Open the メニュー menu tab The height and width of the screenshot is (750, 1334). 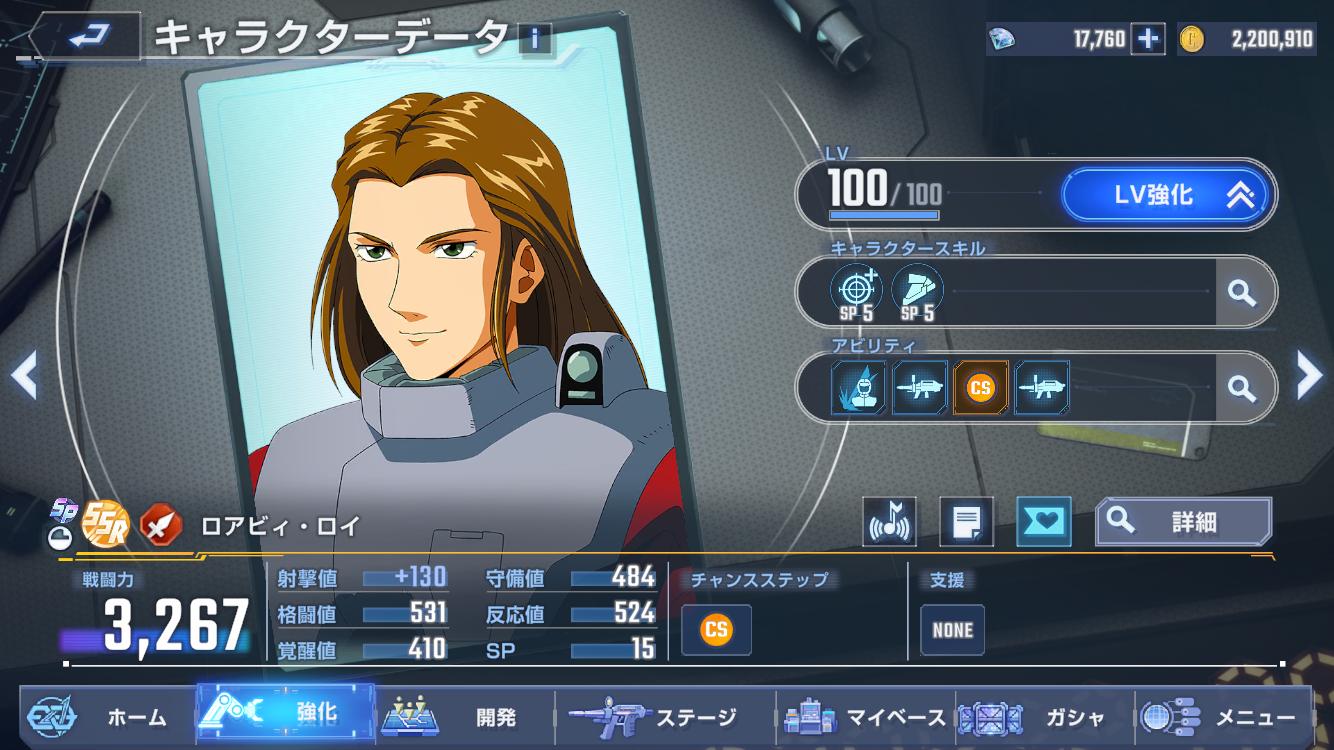(x=1225, y=717)
